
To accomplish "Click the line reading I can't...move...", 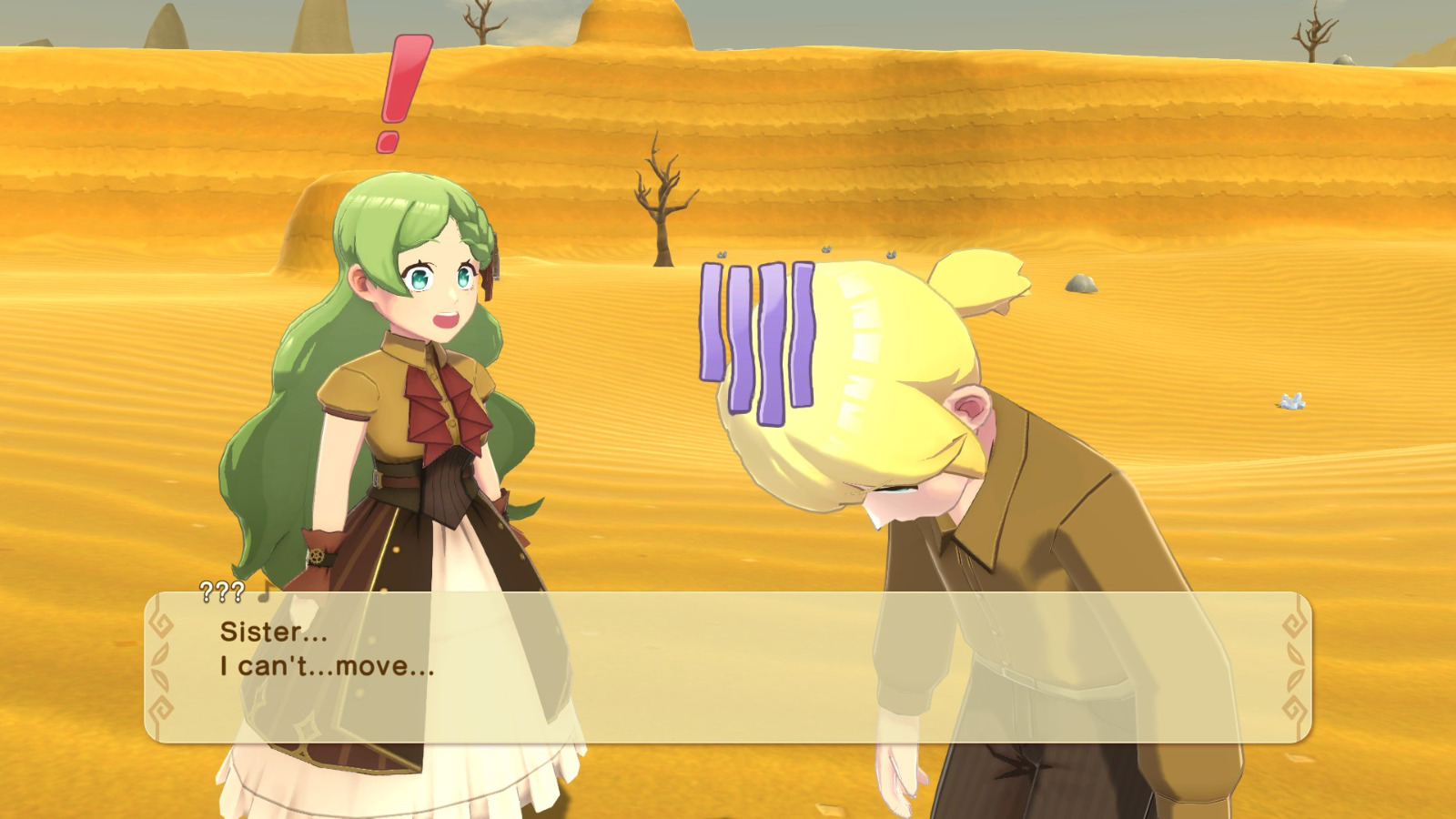I will pos(321,671).
